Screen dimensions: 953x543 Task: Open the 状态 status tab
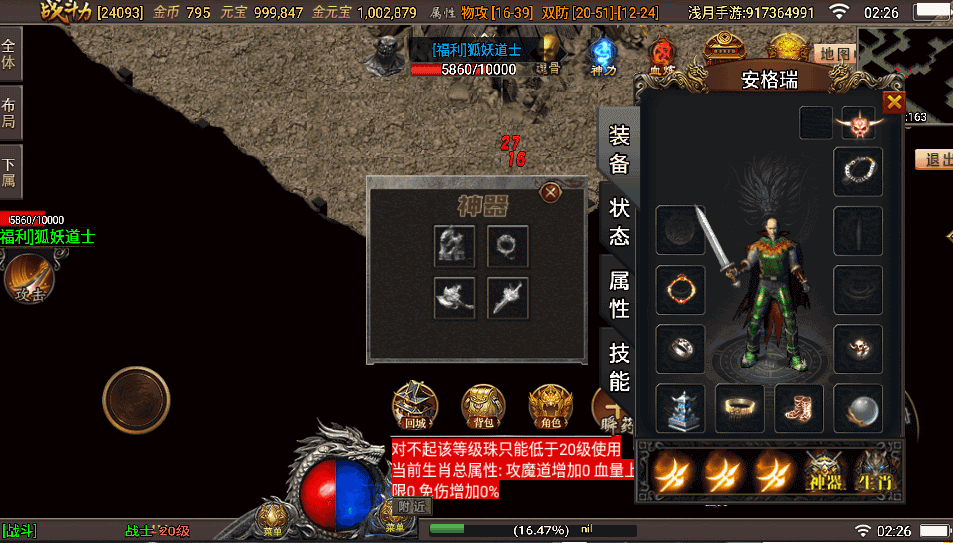click(619, 220)
